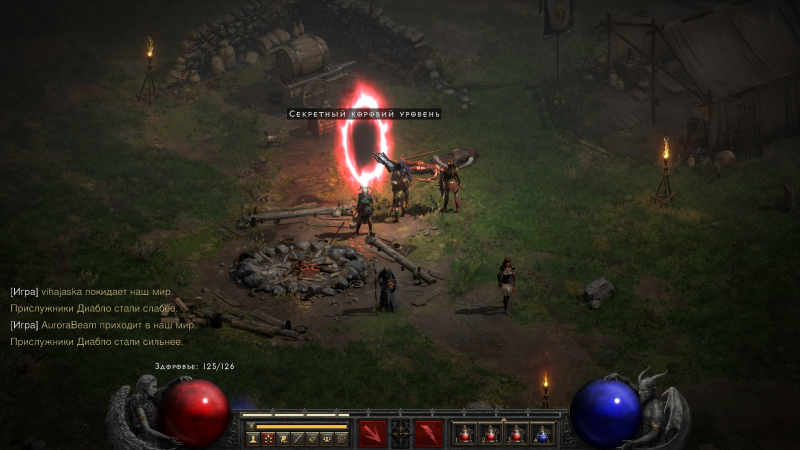Toggle the run/walk running figure icon
This screenshot has width=800, height=450.
[x=250, y=426]
